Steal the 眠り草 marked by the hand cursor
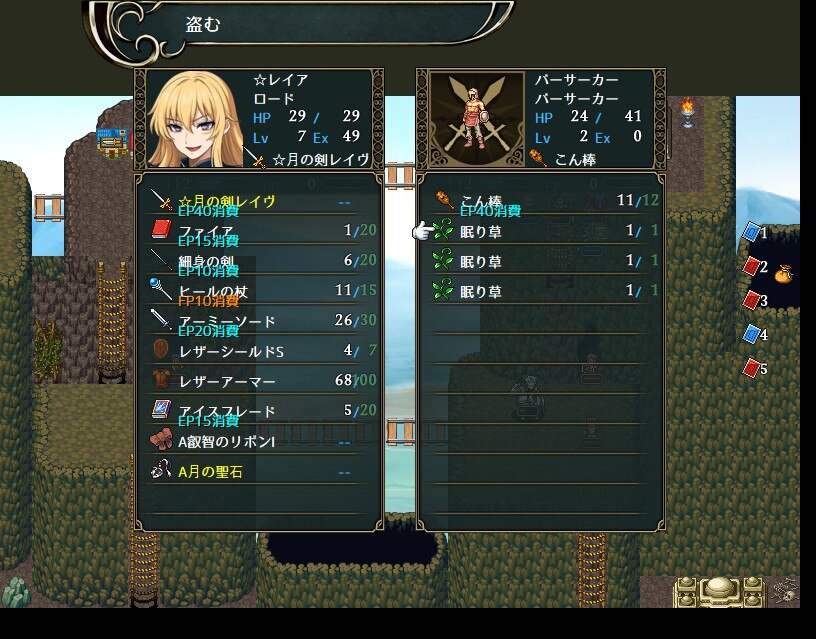The image size is (816, 639). (540, 231)
